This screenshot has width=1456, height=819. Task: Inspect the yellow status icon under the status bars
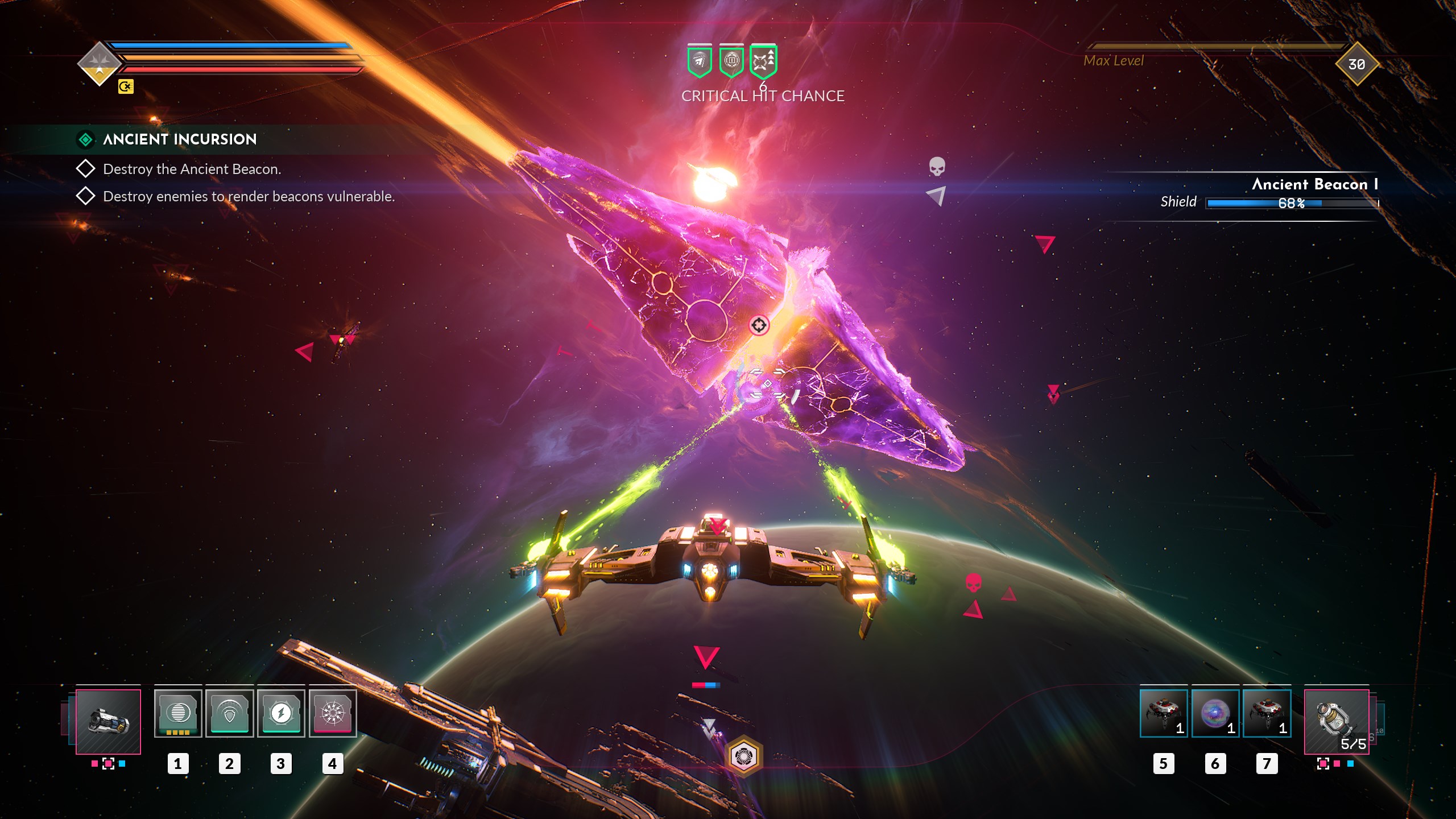tap(126, 86)
